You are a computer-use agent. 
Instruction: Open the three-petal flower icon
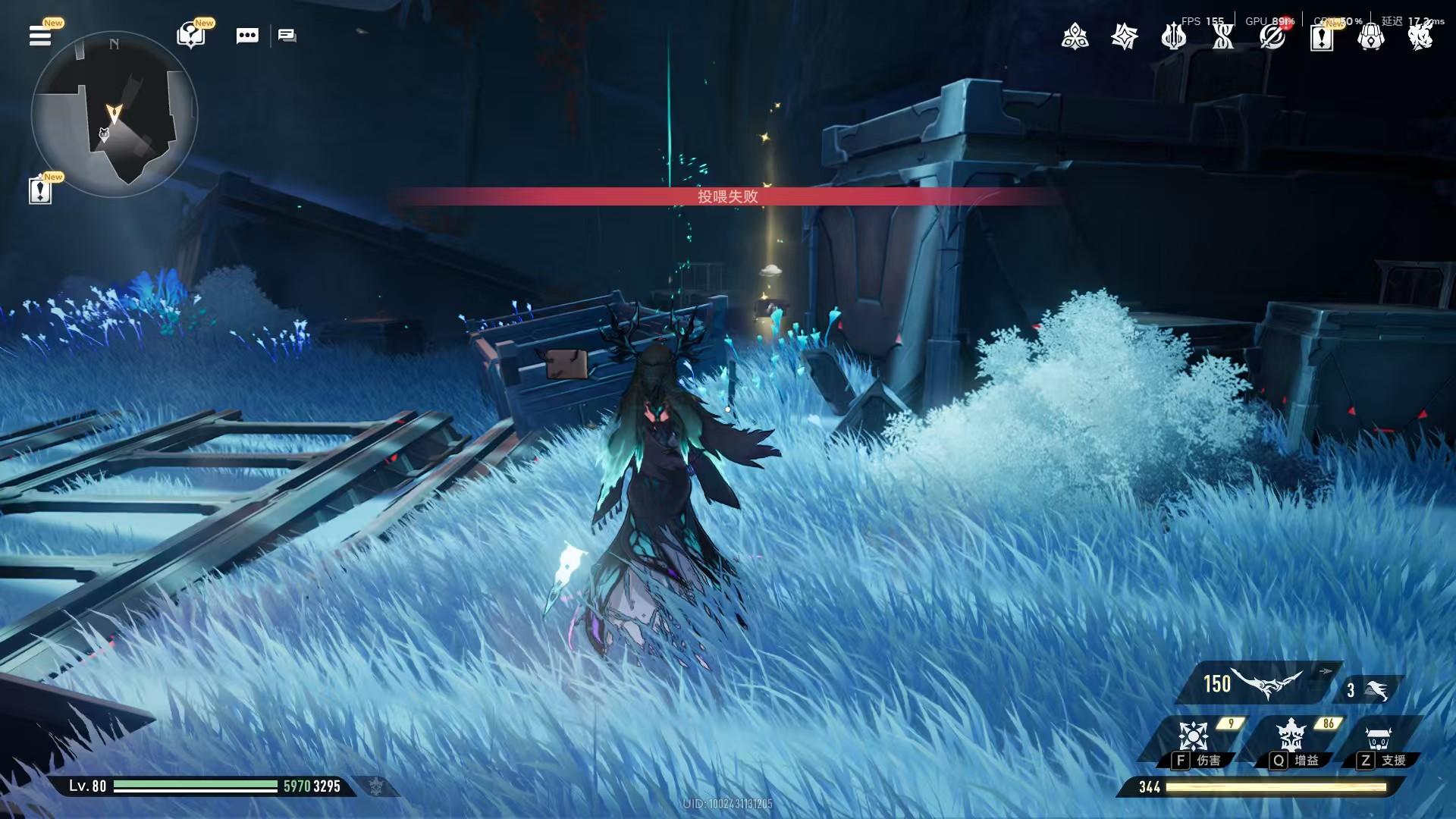[x=1075, y=36]
